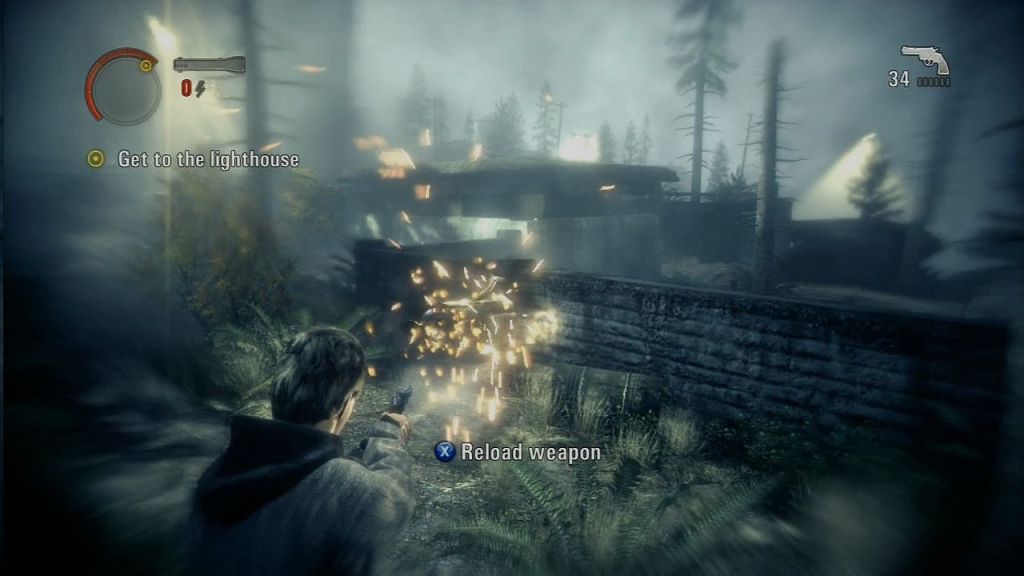1024x576 pixels.
Task: Click the revolver weapon icon
Action: 924,59
